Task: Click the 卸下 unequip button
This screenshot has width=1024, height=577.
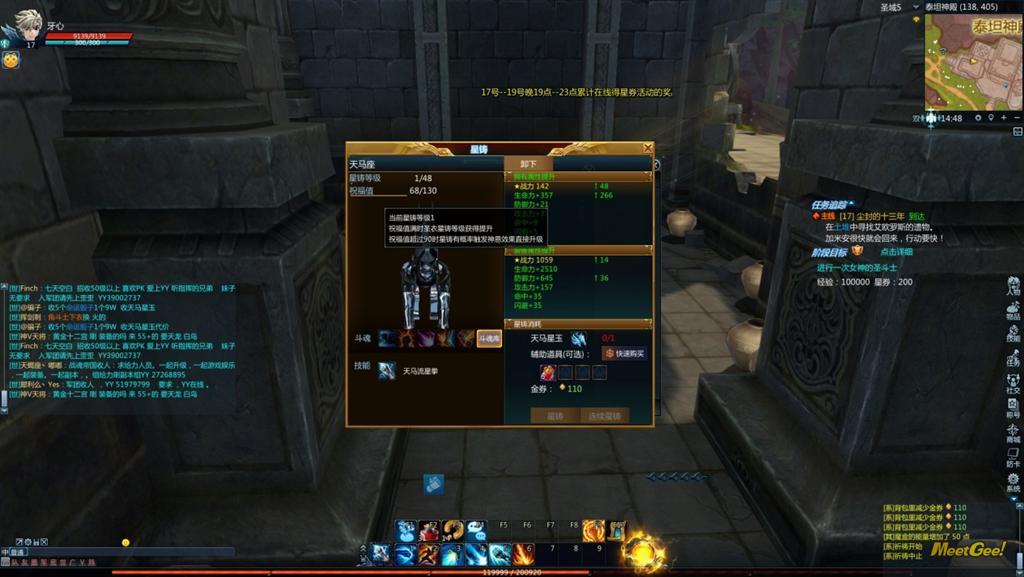Action: (528, 164)
